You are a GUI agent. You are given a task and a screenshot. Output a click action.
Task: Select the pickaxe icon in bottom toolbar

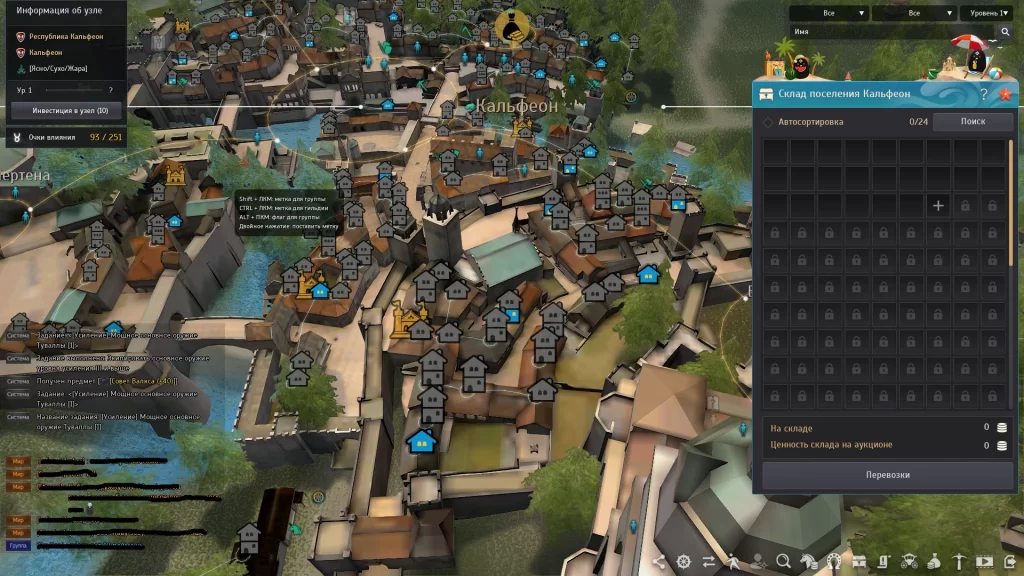958,561
